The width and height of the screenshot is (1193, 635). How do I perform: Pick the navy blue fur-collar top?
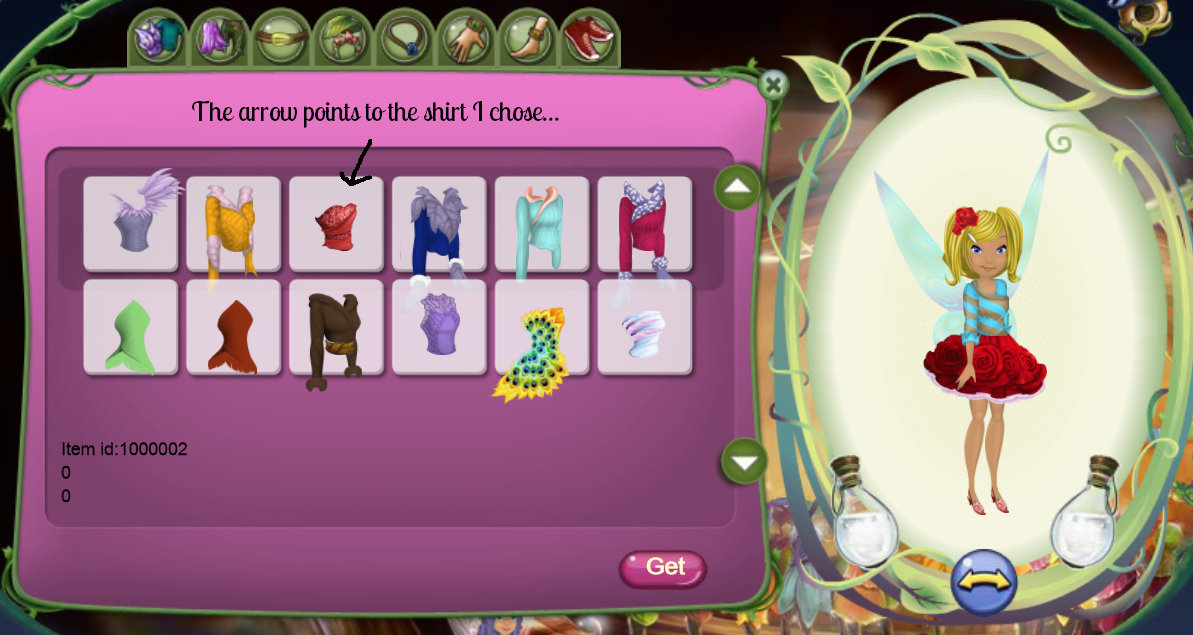(x=439, y=224)
